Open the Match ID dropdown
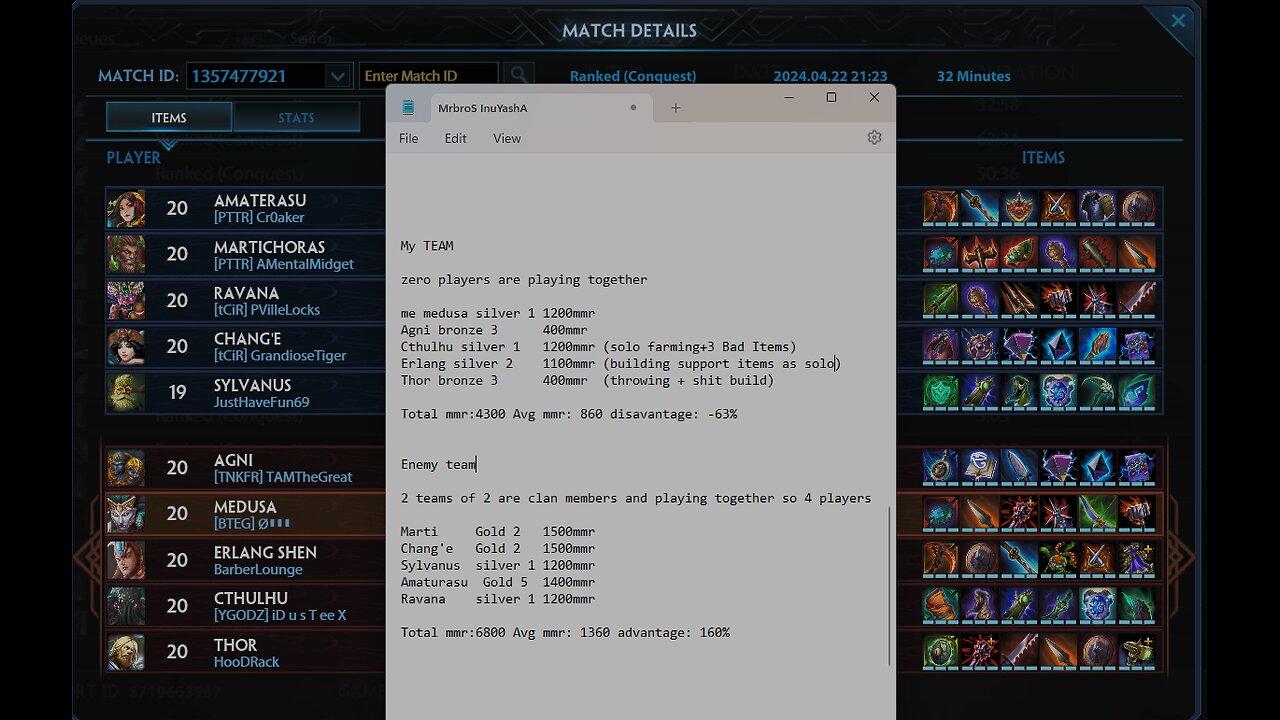 pos(338,75)
